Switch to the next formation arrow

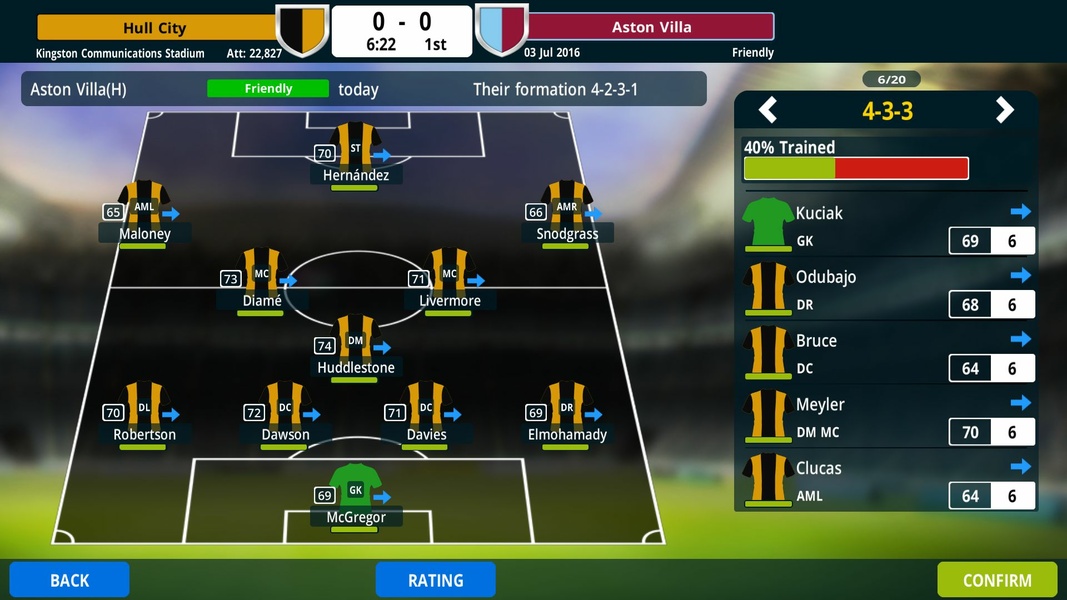(1004, 110)
